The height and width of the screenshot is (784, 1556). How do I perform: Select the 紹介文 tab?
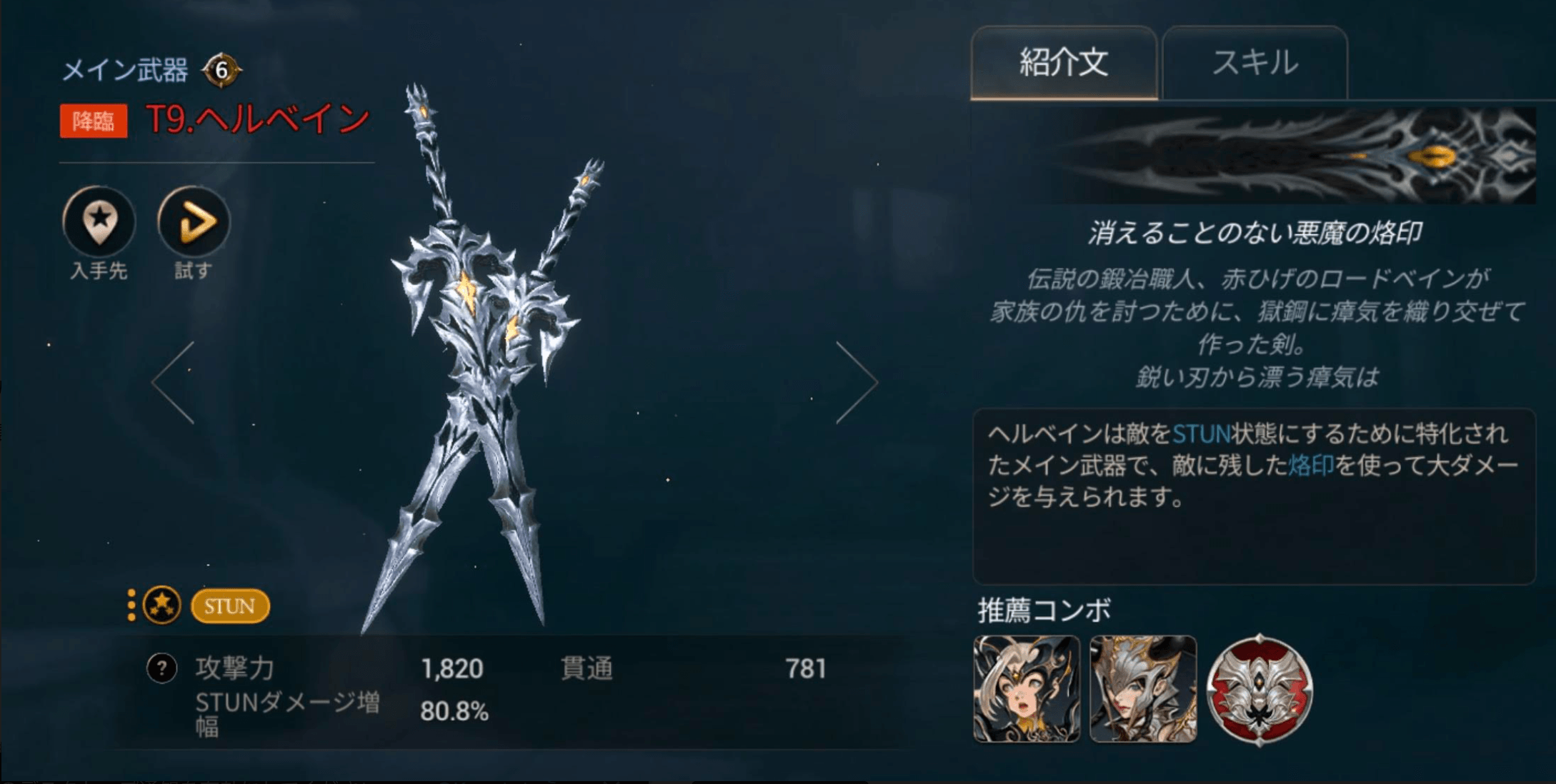[1063, 63]
